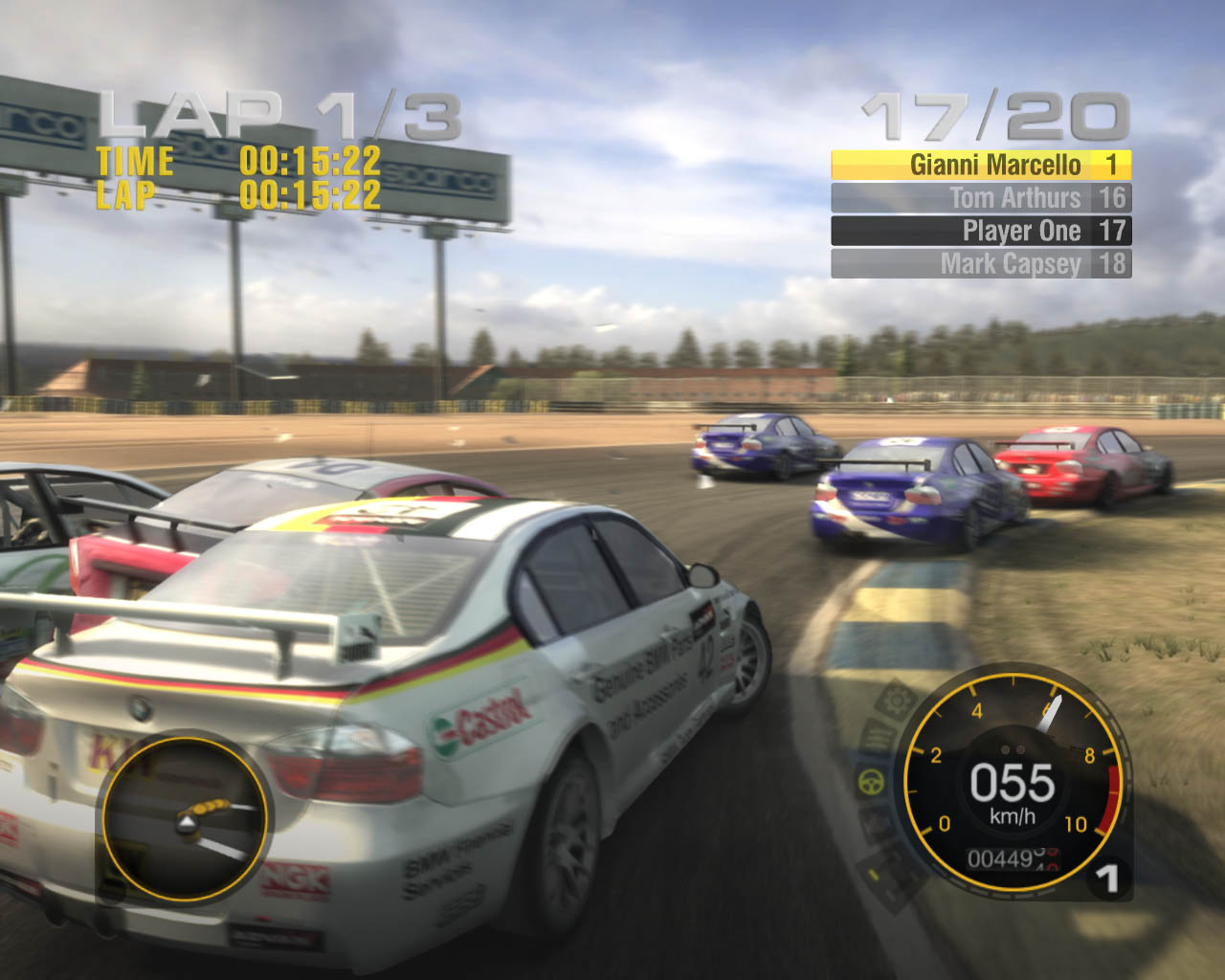The height and width of the screenshot is (980, 1225).
Task: Select Tom Arthurs leaderboard row
Action: point(981,198)
